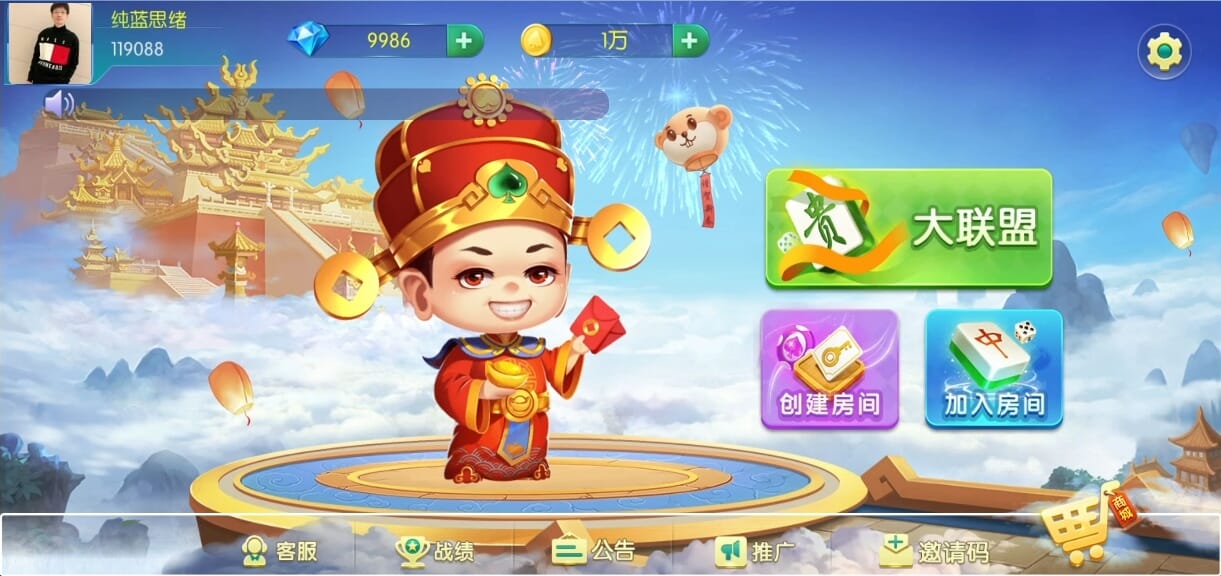Viewport: 1221px width, 576px height.
Task: Open the gear settings icon
Action: [1164, 51]
